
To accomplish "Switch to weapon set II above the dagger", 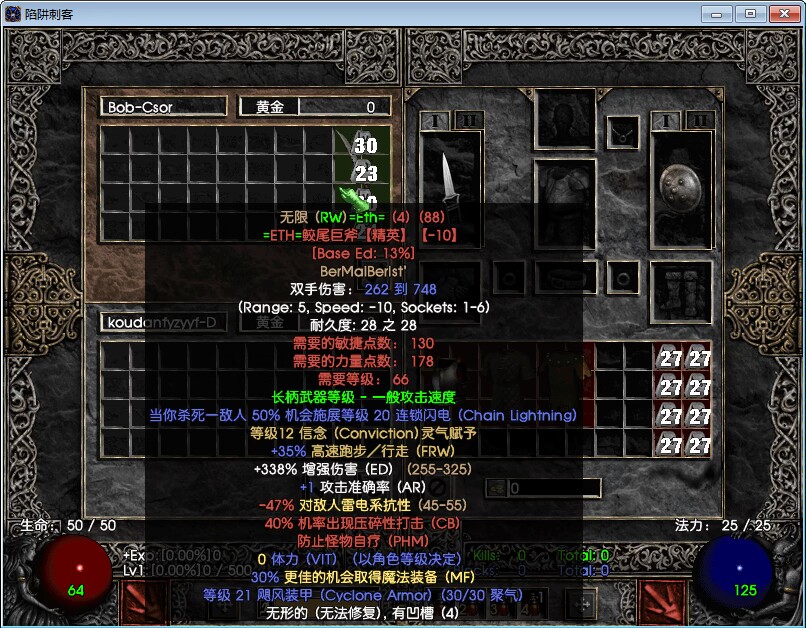I will click(466, 121).
